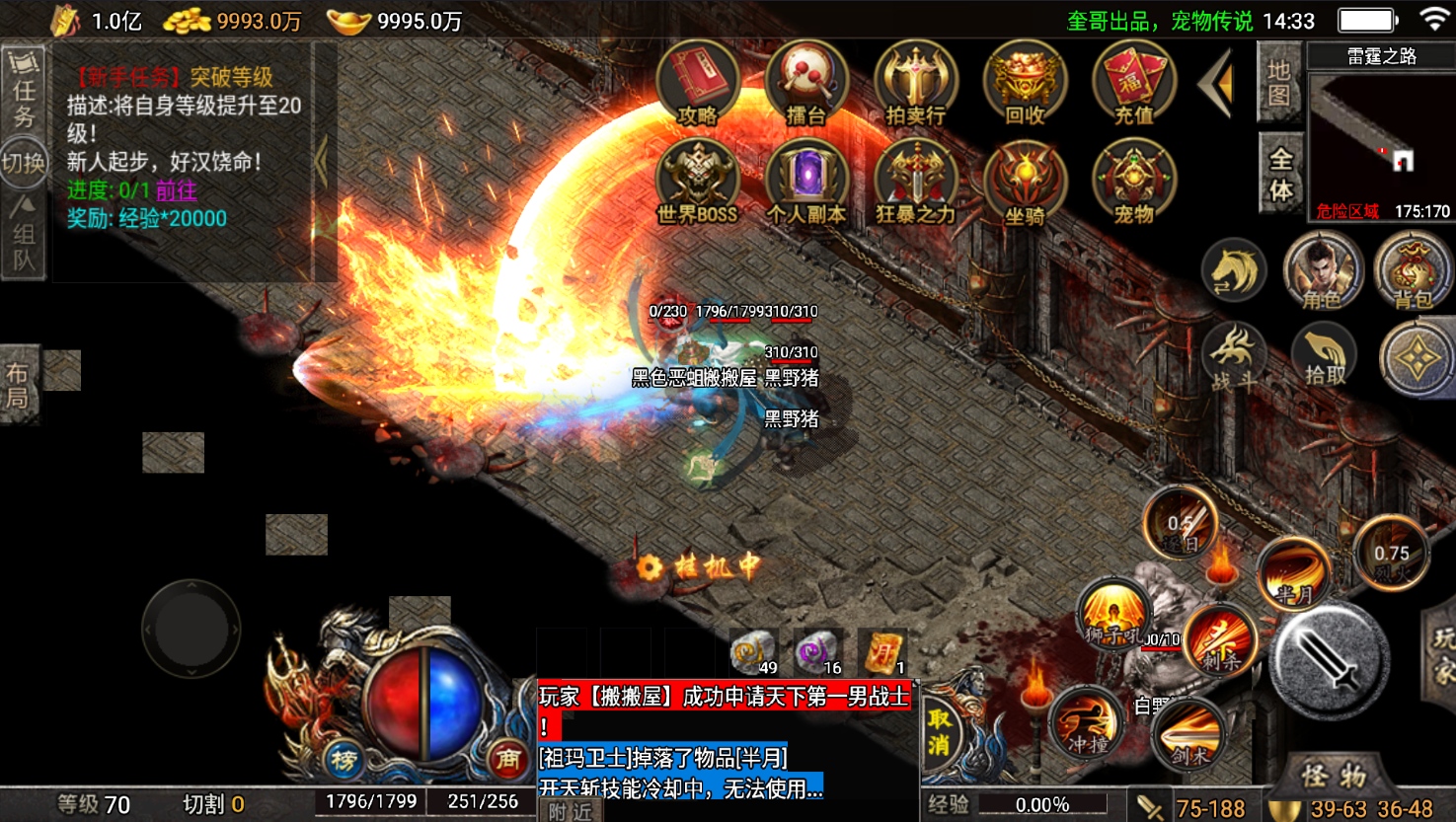This screenshot has height=822, width=1456.
Task: Tap the 取消 cancel button
Action: tap(939, 731)
